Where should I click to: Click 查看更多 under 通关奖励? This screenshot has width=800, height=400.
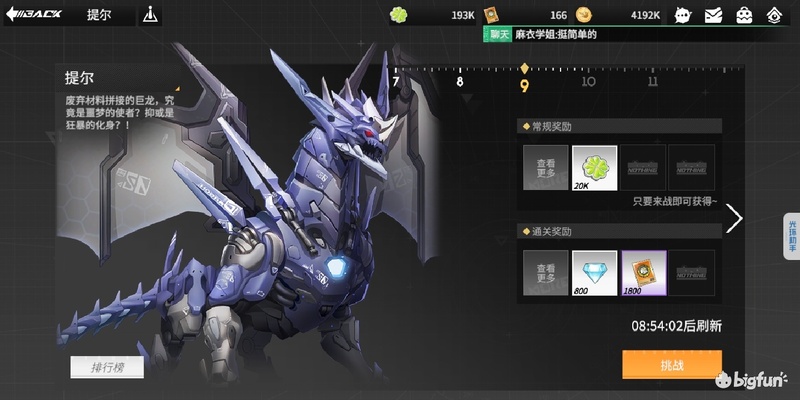click(545, 272)
